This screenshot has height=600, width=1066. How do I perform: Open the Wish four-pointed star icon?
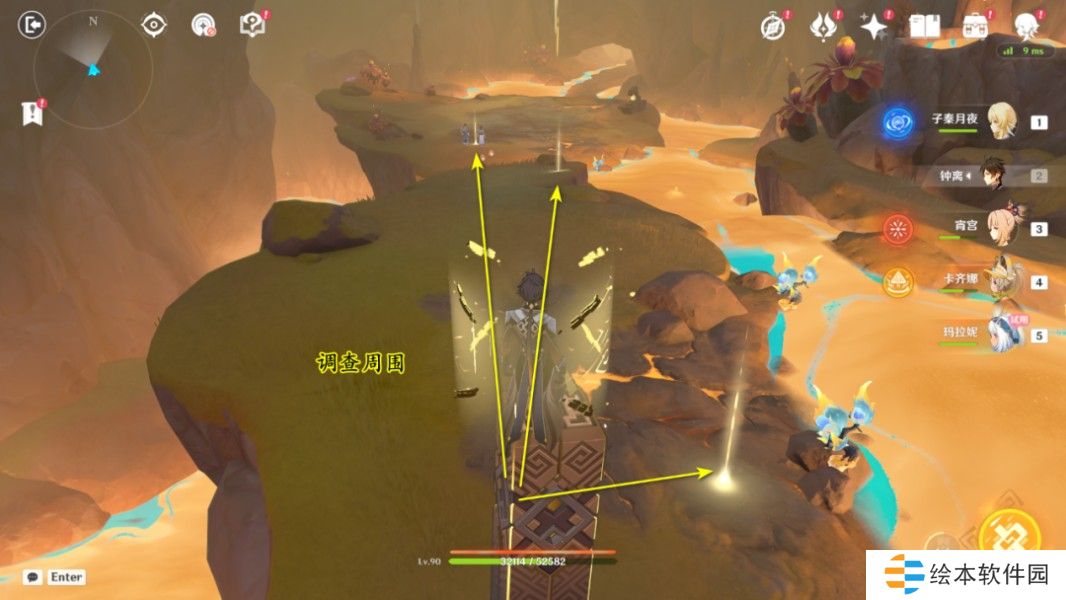click(x=874, y=27)
